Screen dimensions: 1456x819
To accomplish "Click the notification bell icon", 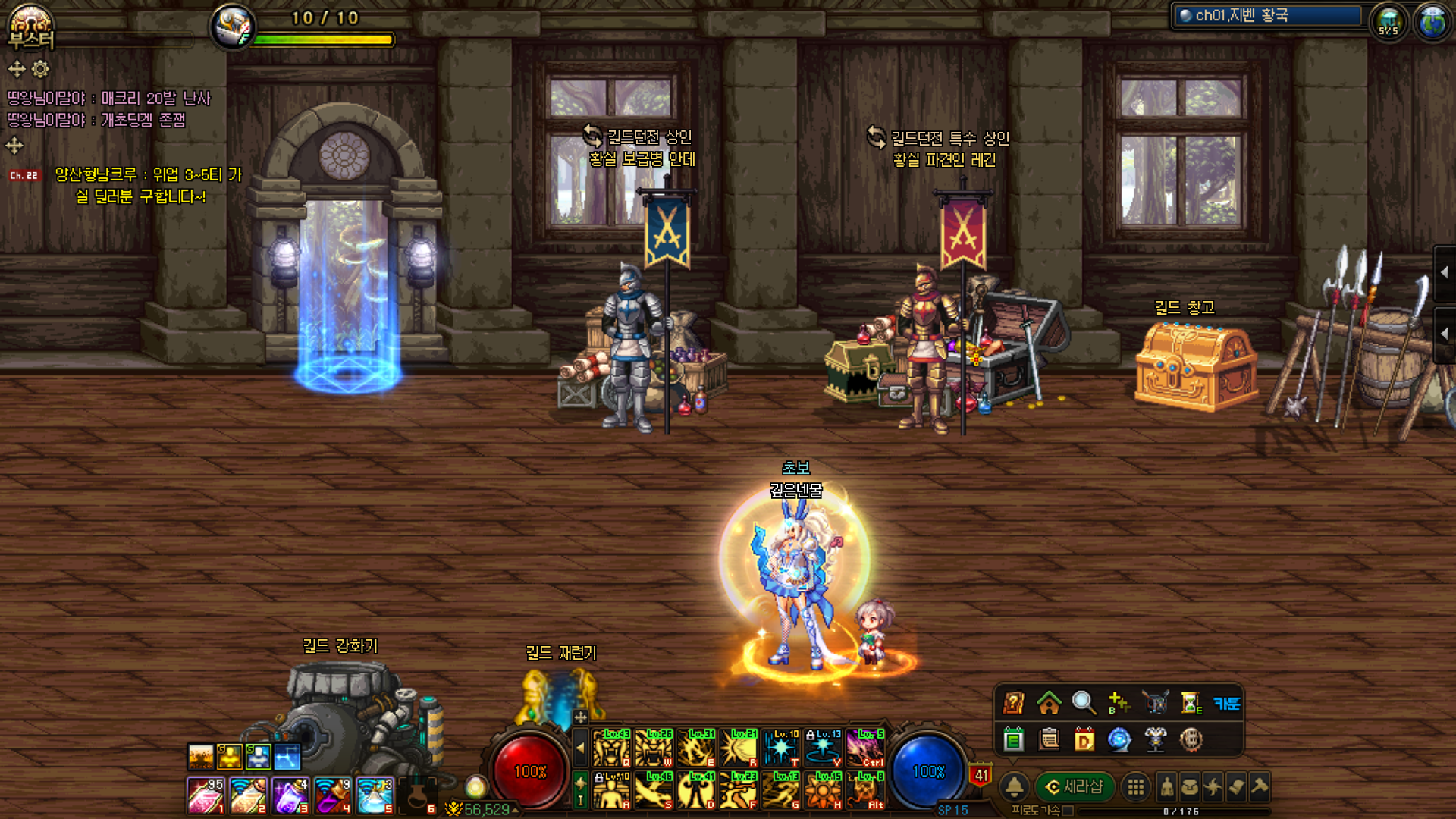I will pyautogui.click(x=1015, y=787).
